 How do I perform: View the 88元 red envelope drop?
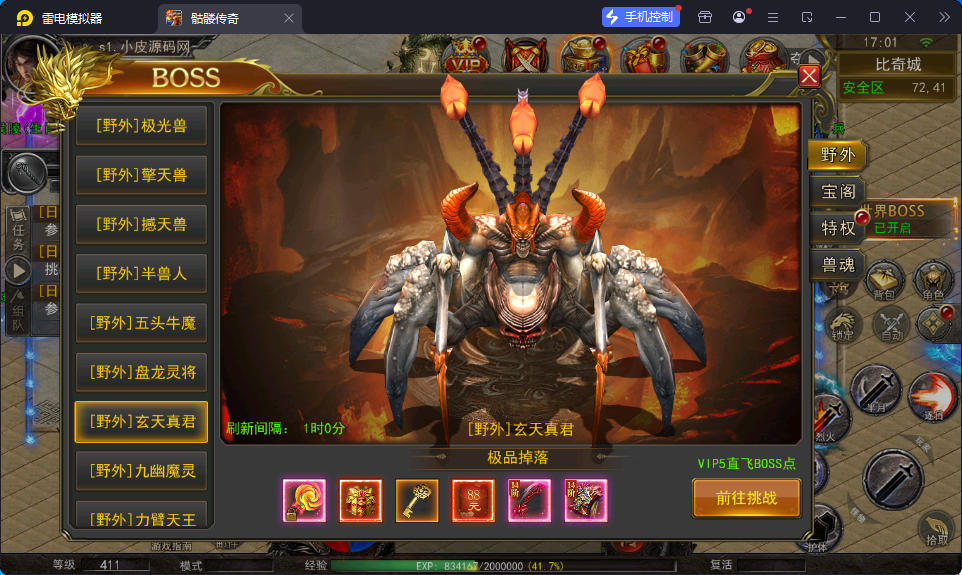[x=473, y=501]
